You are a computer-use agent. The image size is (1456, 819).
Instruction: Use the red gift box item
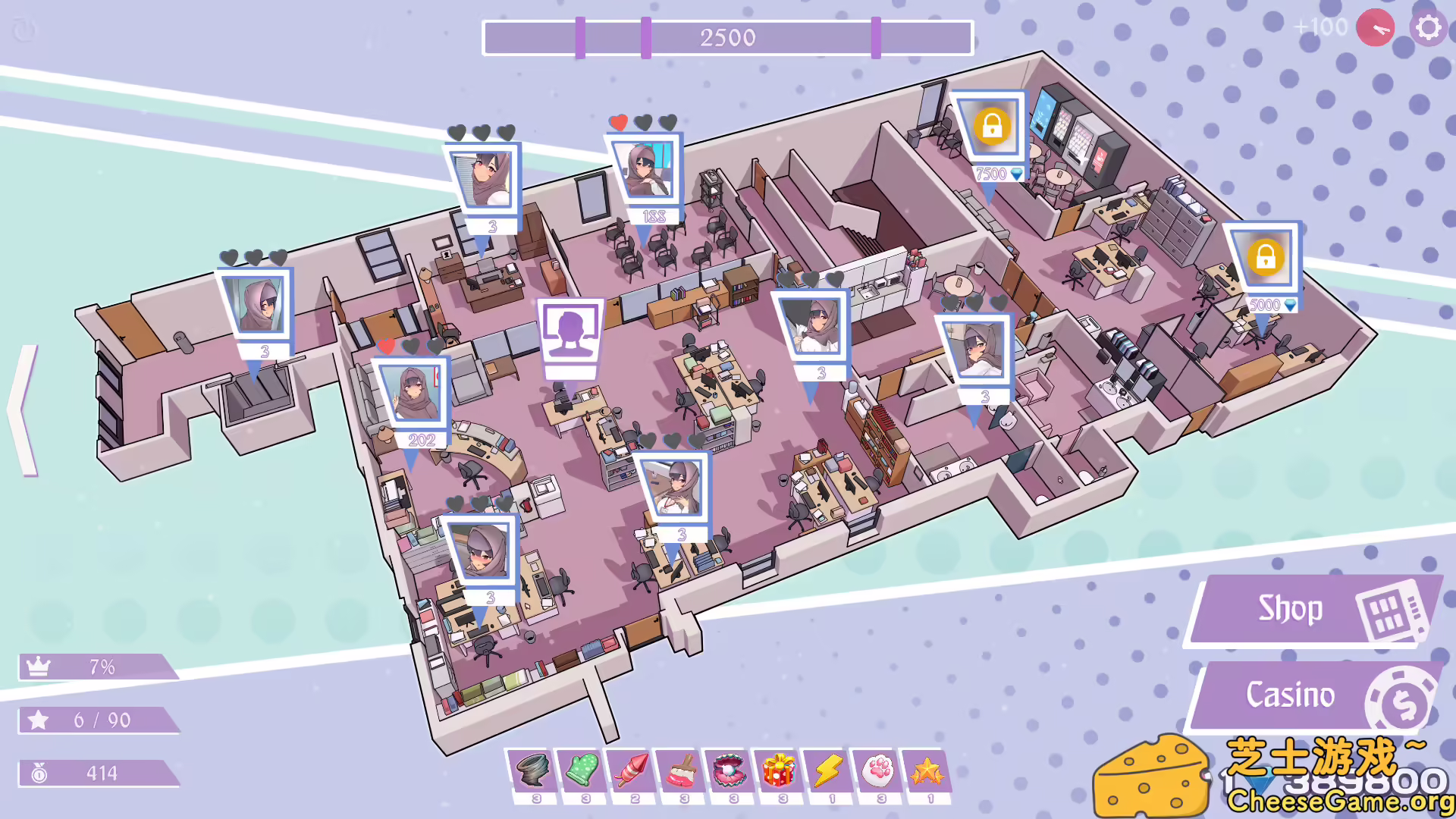tap(780, 770)
